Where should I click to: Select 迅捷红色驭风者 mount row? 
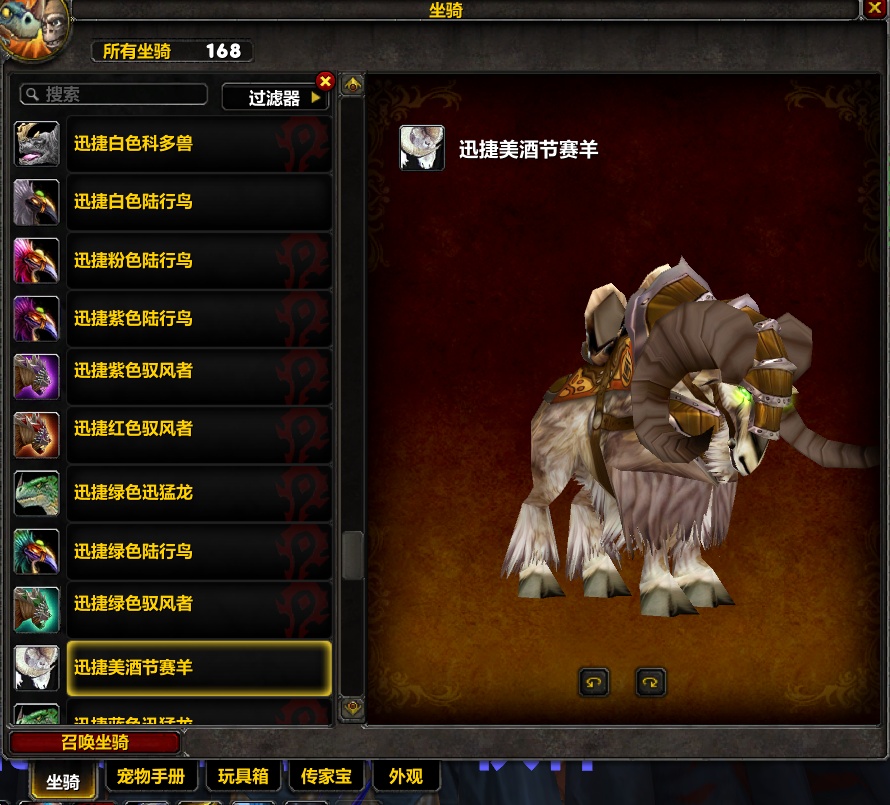198,429
